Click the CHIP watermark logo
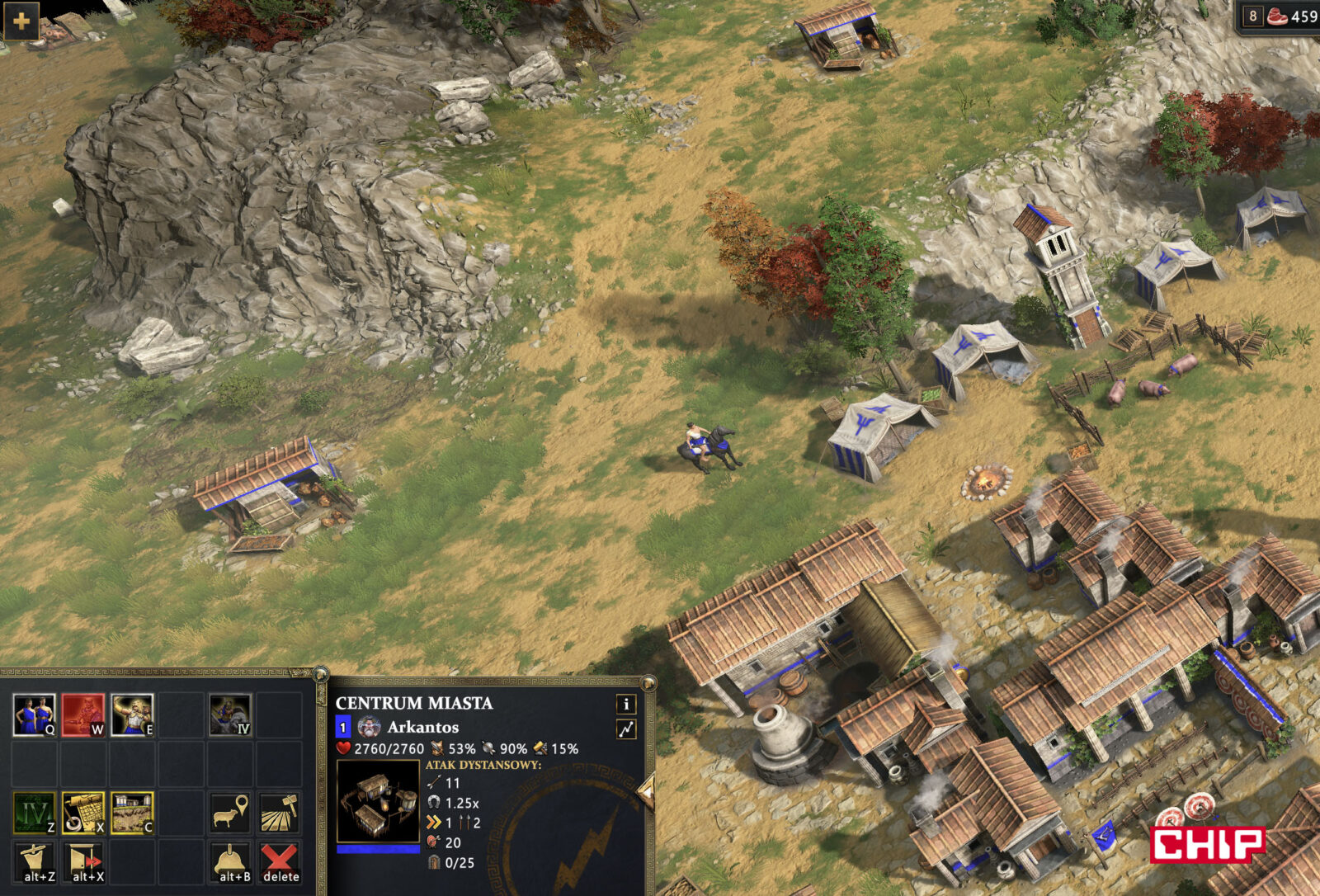Screen dimensions: 1320x896 [x=1207, y=844]
